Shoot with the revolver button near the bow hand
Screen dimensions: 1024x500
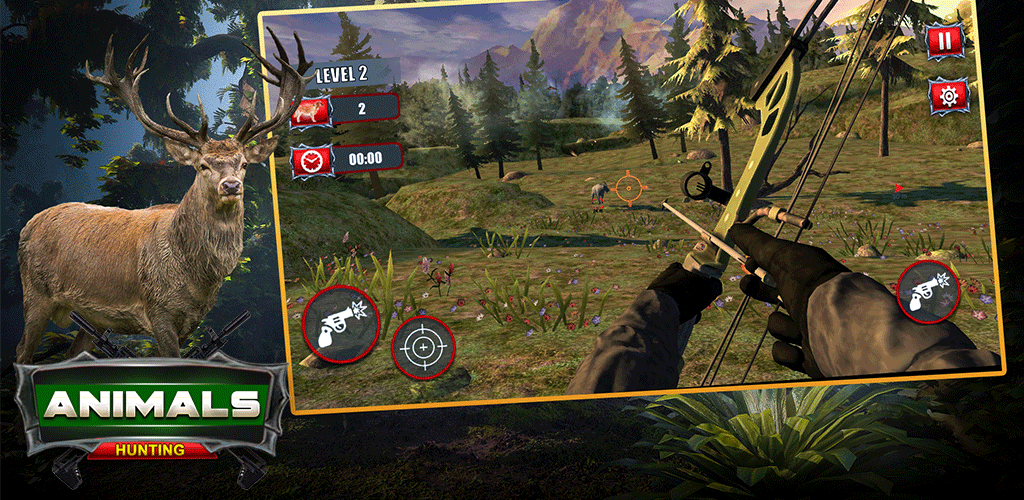tap(928, 291)
